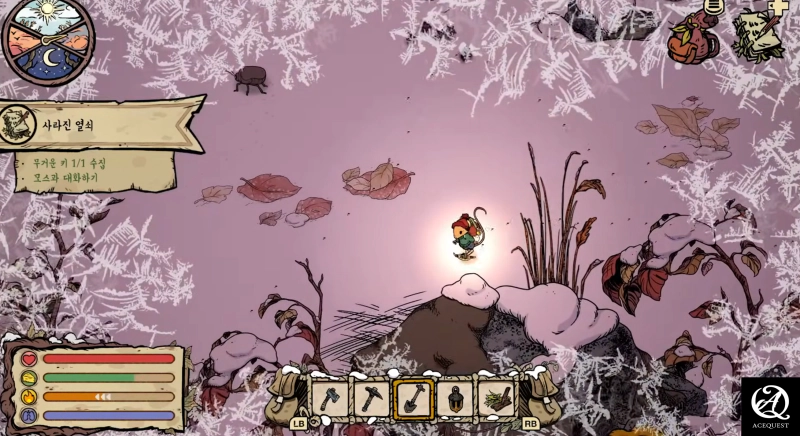Choose the highlighted shovel hotbar slot
Viewport: 800px width, 436px height.
coord(412,398)
